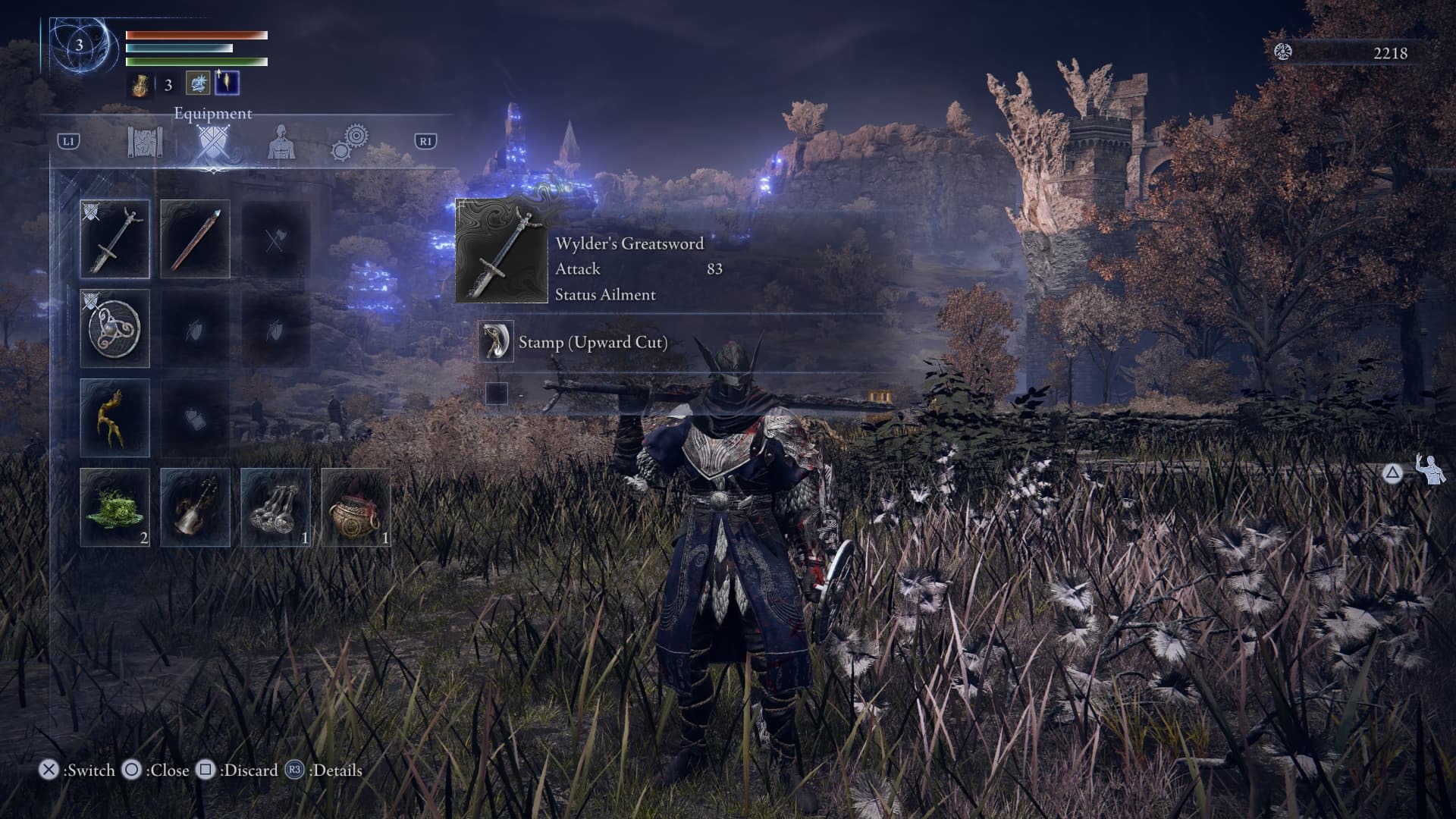Screen dimensions: 1456x819
Task: Pick the green moss item slot
Action: [115, 507]
